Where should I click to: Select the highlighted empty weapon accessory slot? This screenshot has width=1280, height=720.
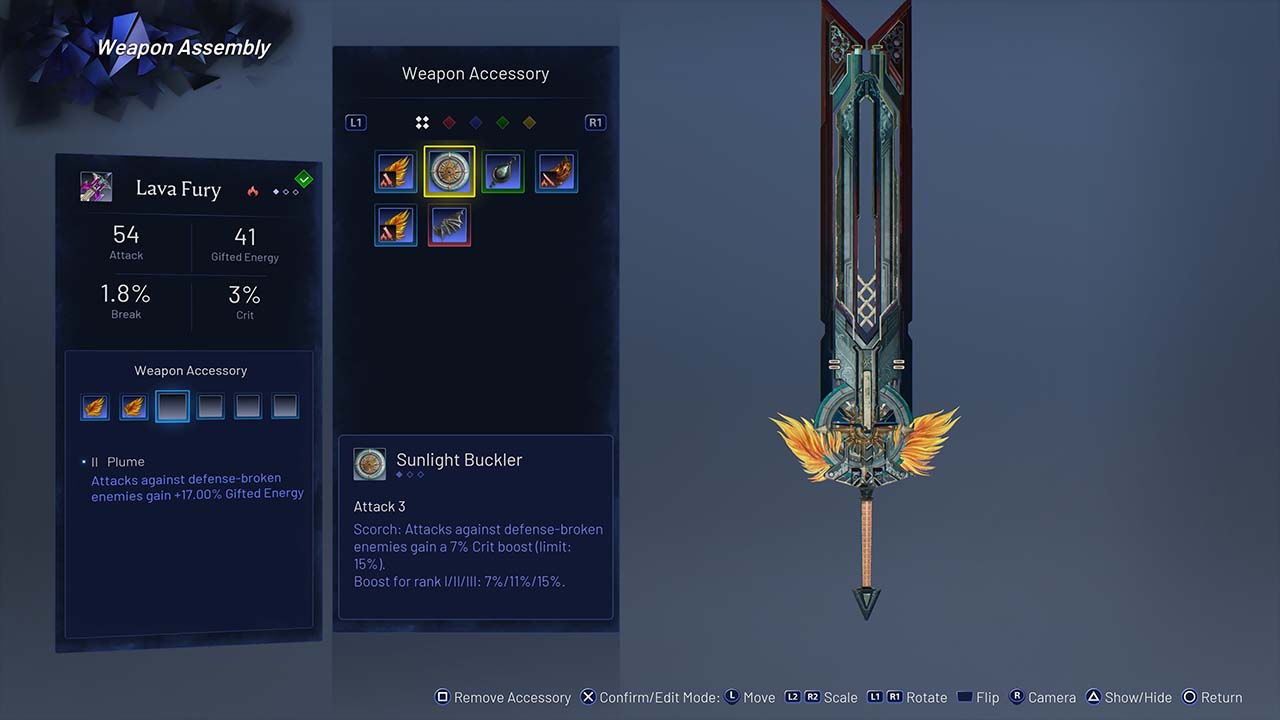(172, 406)
